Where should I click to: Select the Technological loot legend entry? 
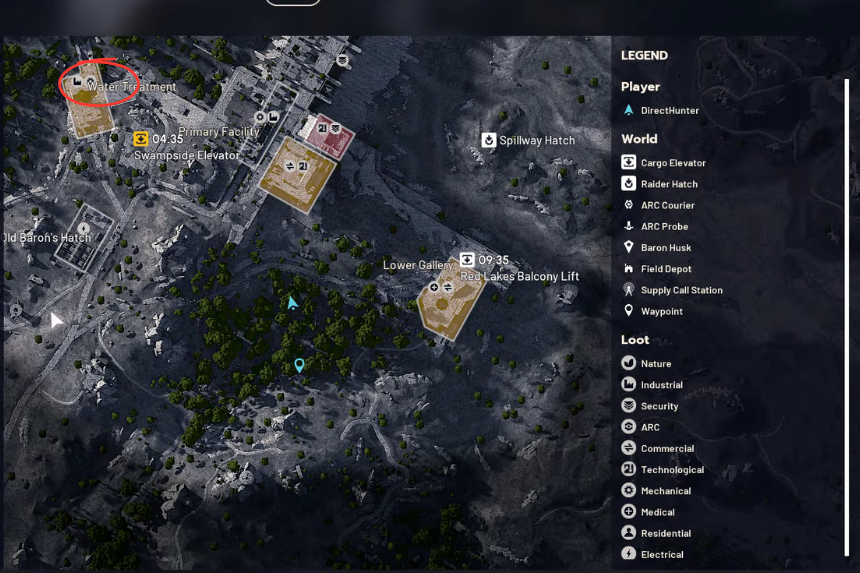[x=671, y=470]
